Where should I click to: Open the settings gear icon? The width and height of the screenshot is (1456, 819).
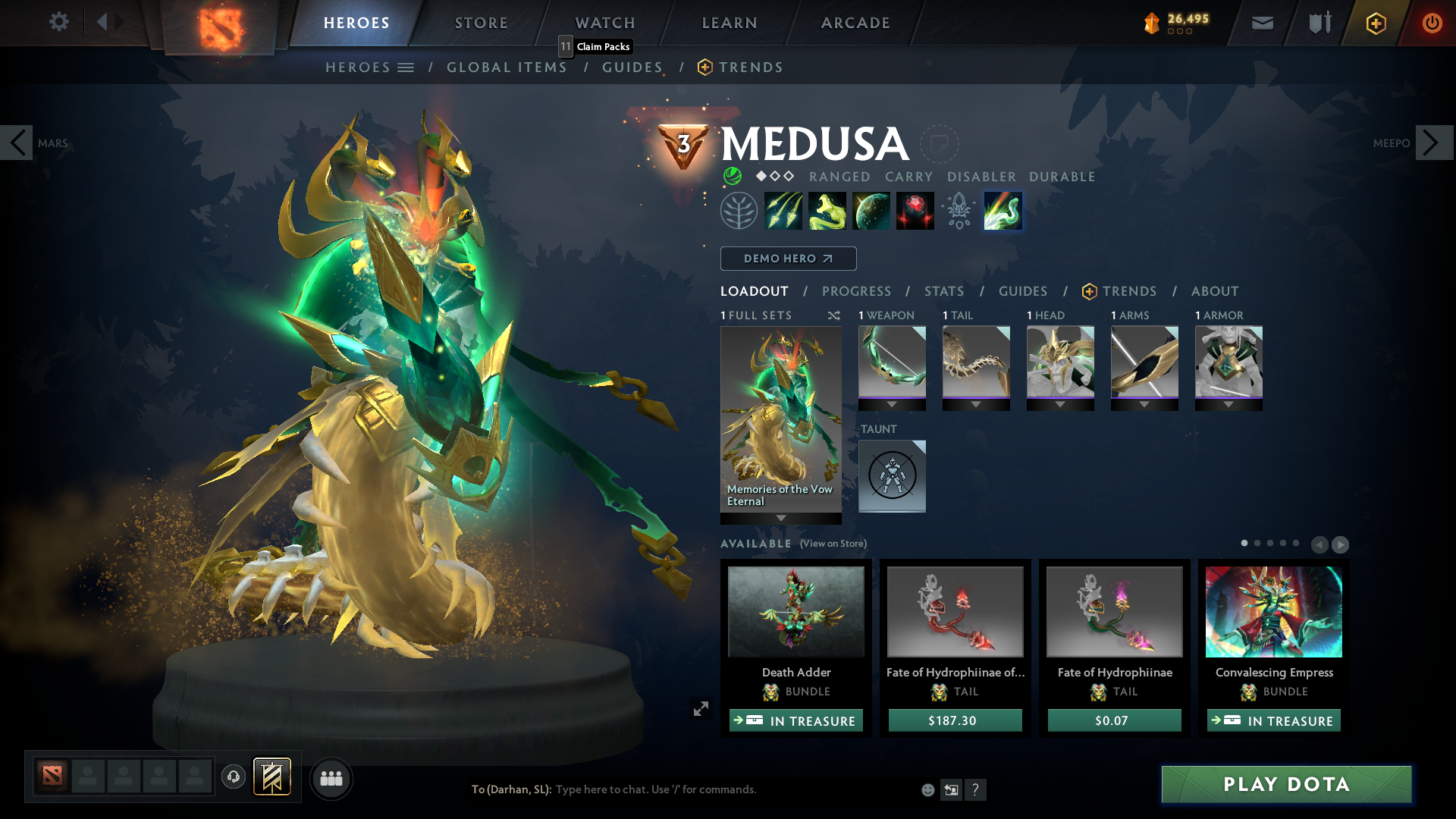pyautogui.click(x=59, y=22)
